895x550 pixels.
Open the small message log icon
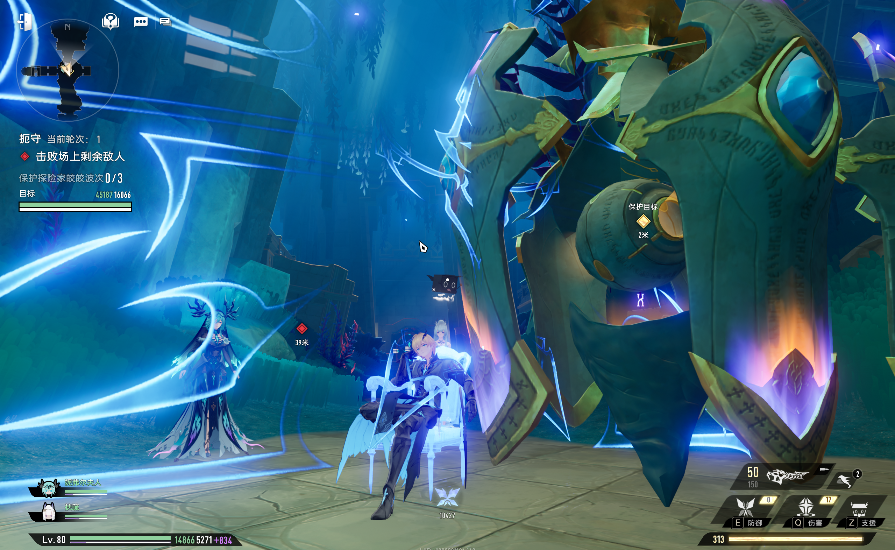pos(164,20)
